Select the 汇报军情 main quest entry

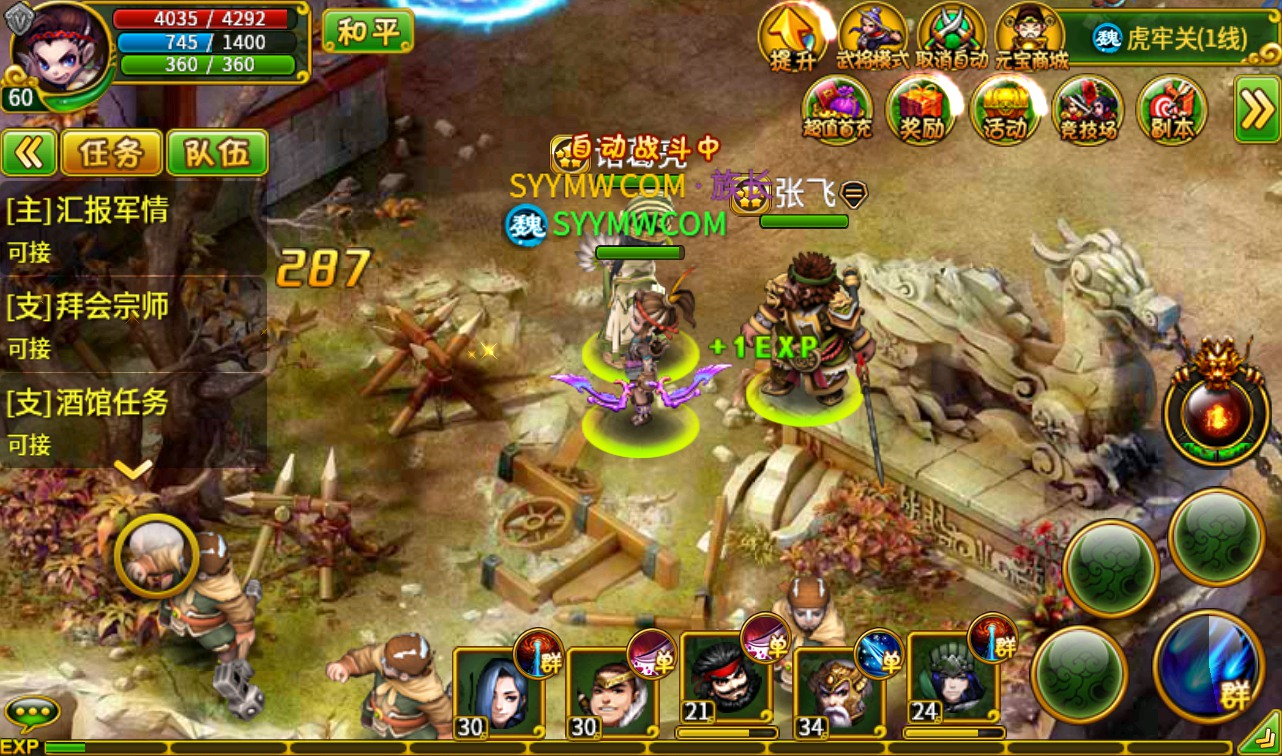[132, 227]
